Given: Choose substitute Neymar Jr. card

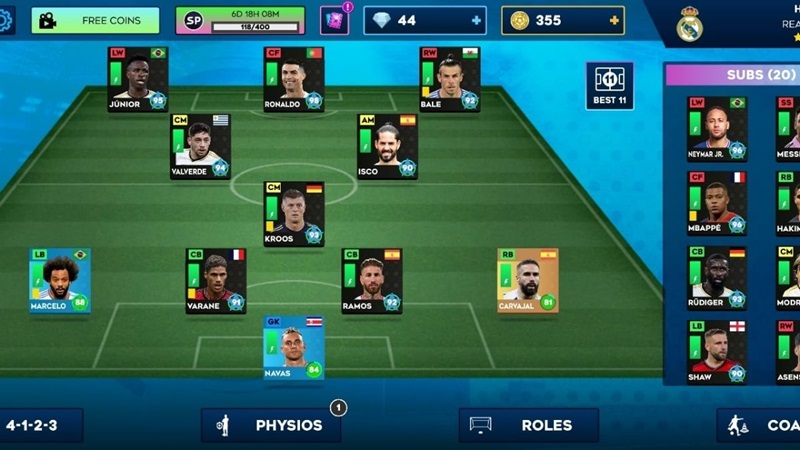Looking at the screenshot, I should (716, 128).
